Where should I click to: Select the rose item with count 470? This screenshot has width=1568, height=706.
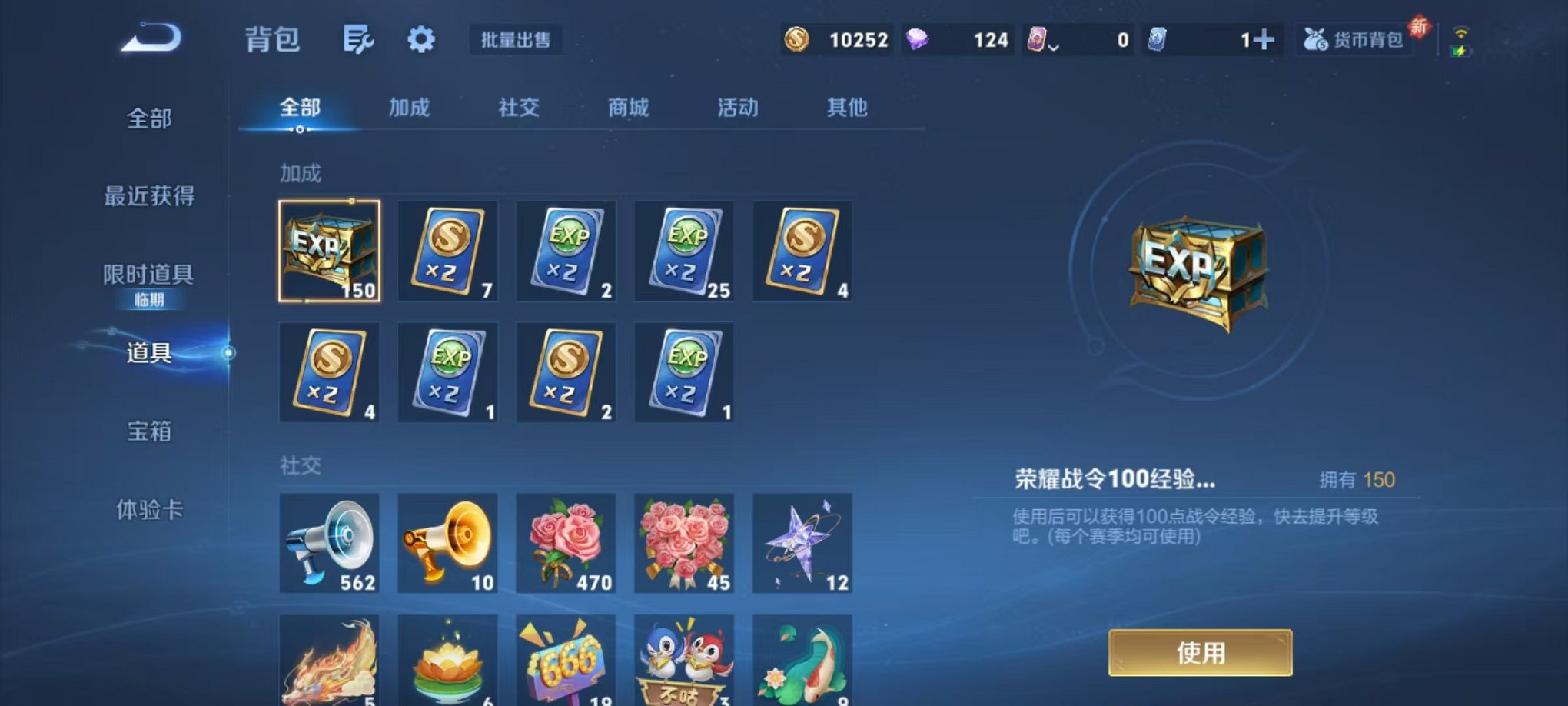[566, 544]
